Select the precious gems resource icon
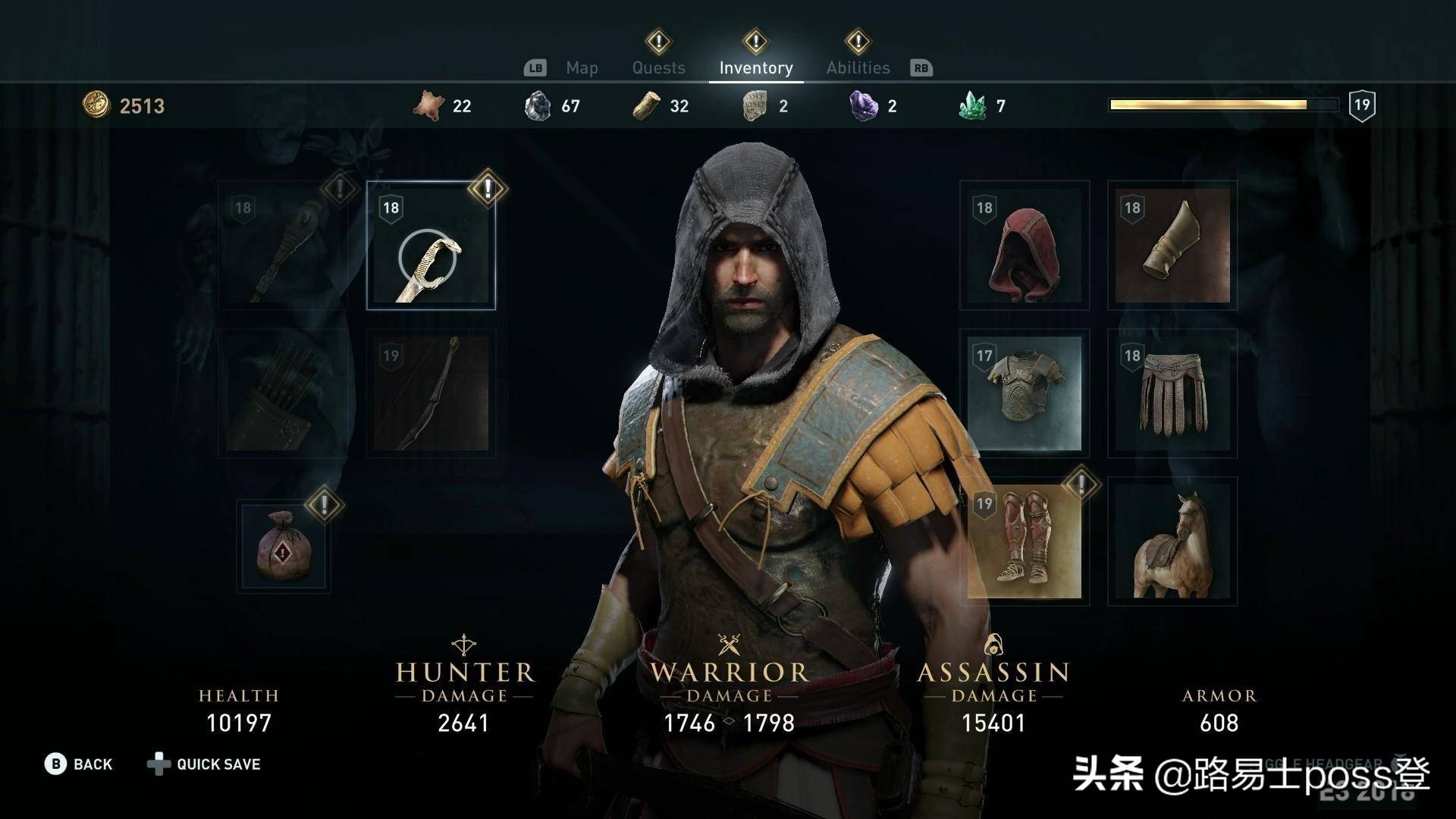The height and width of the screenshot is (819, 1456). 862,105
